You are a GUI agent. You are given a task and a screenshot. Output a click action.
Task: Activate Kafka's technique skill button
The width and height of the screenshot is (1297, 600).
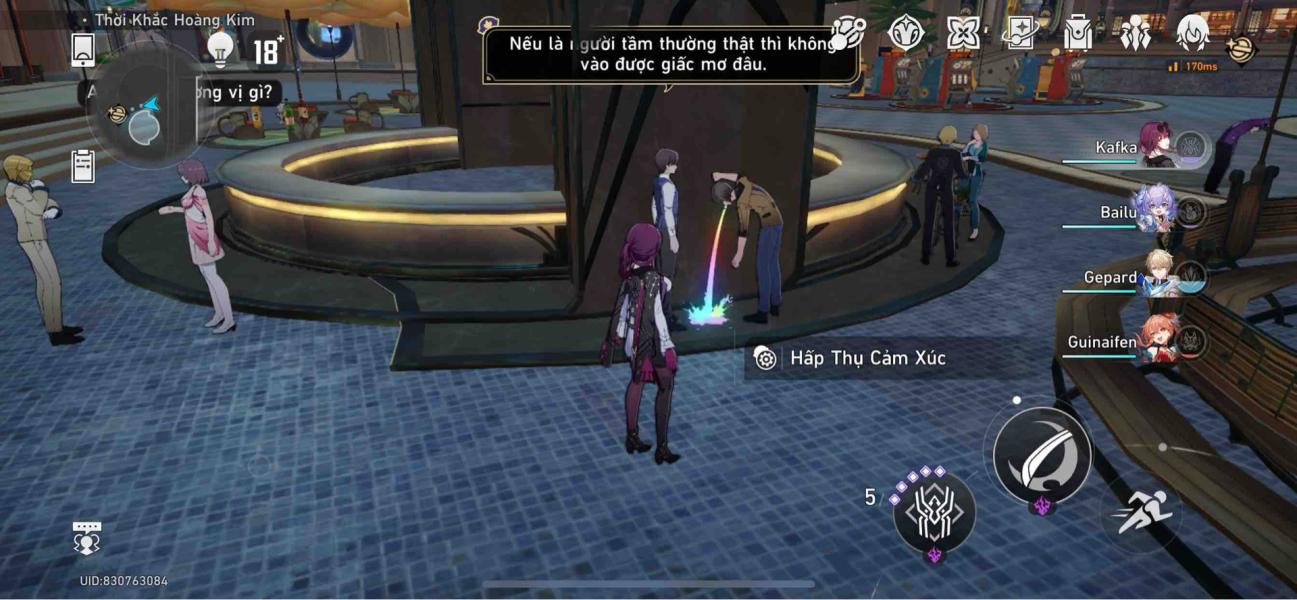coord(934,512)
